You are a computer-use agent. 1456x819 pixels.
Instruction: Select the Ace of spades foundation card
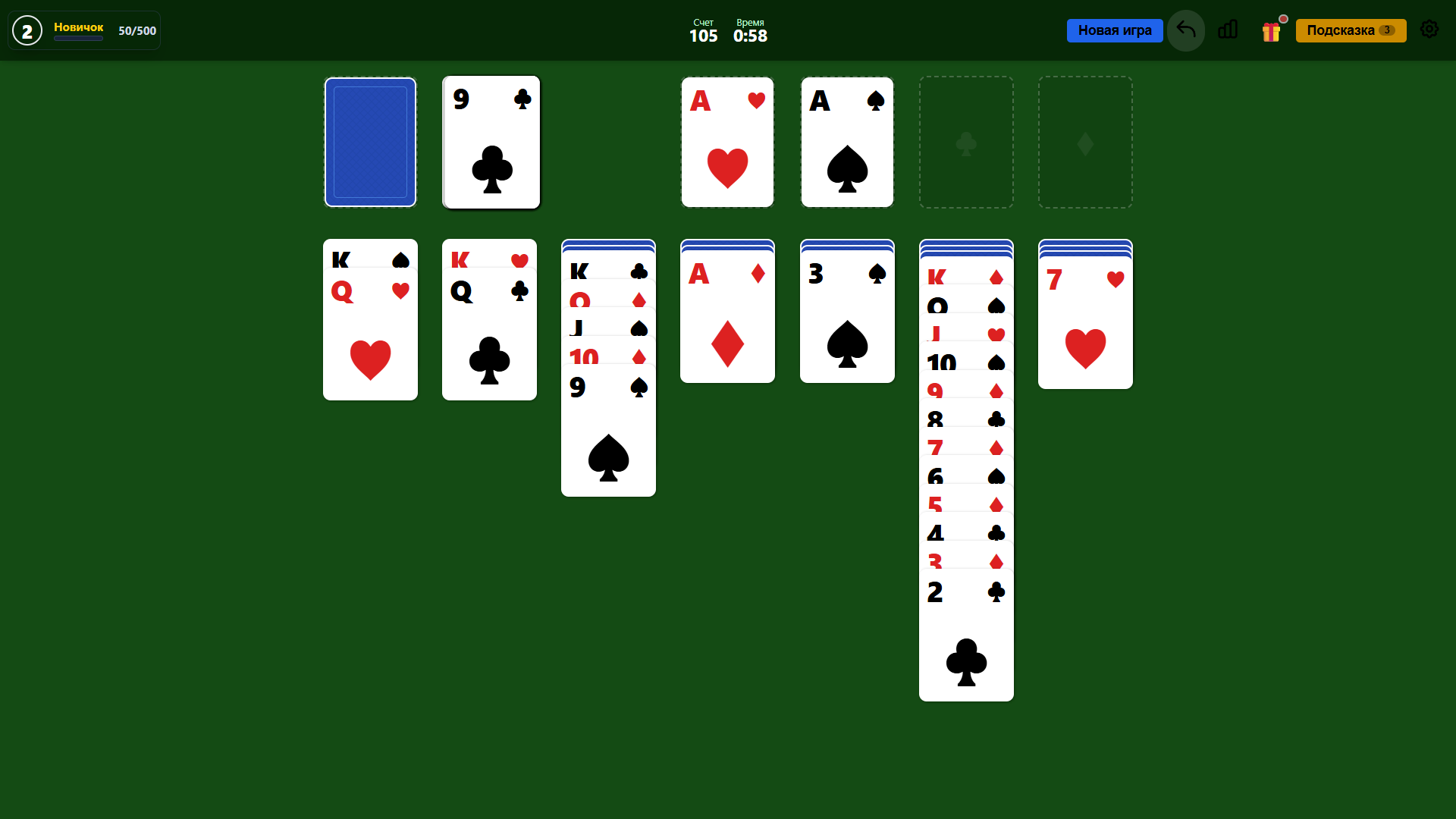point(847,142)
